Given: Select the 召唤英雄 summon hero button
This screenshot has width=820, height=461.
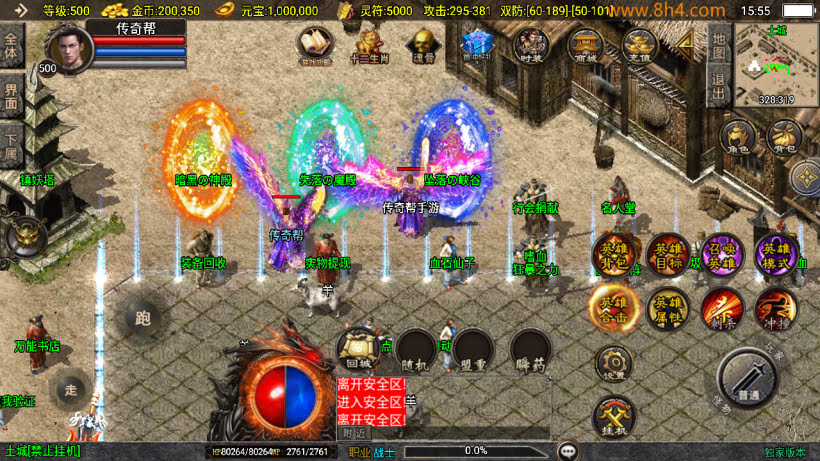Looking at the screenshot, I should tap(721, 256).
